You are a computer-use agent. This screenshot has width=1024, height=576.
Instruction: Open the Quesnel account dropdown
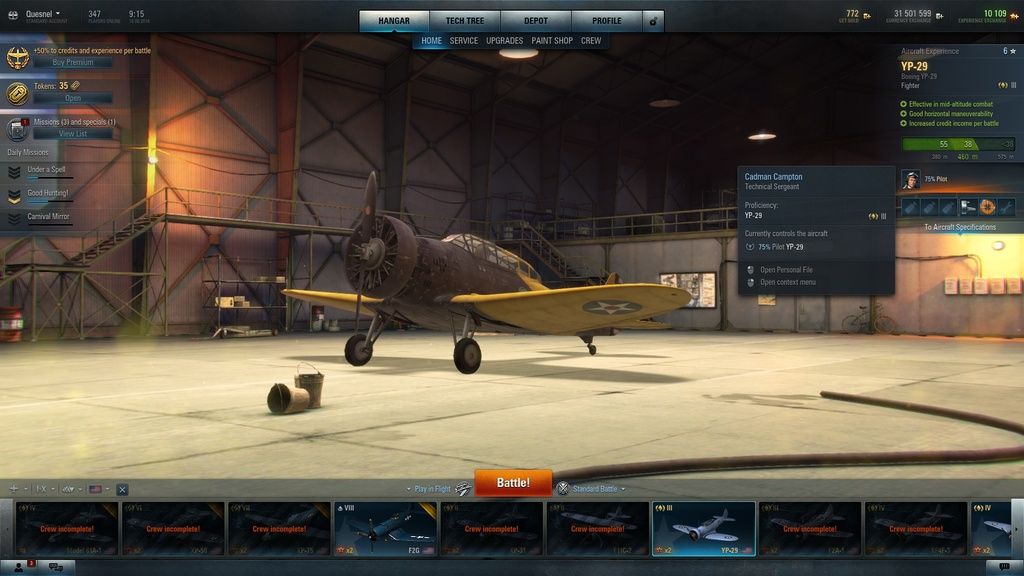pyautogui.click(x=42, y=14)
